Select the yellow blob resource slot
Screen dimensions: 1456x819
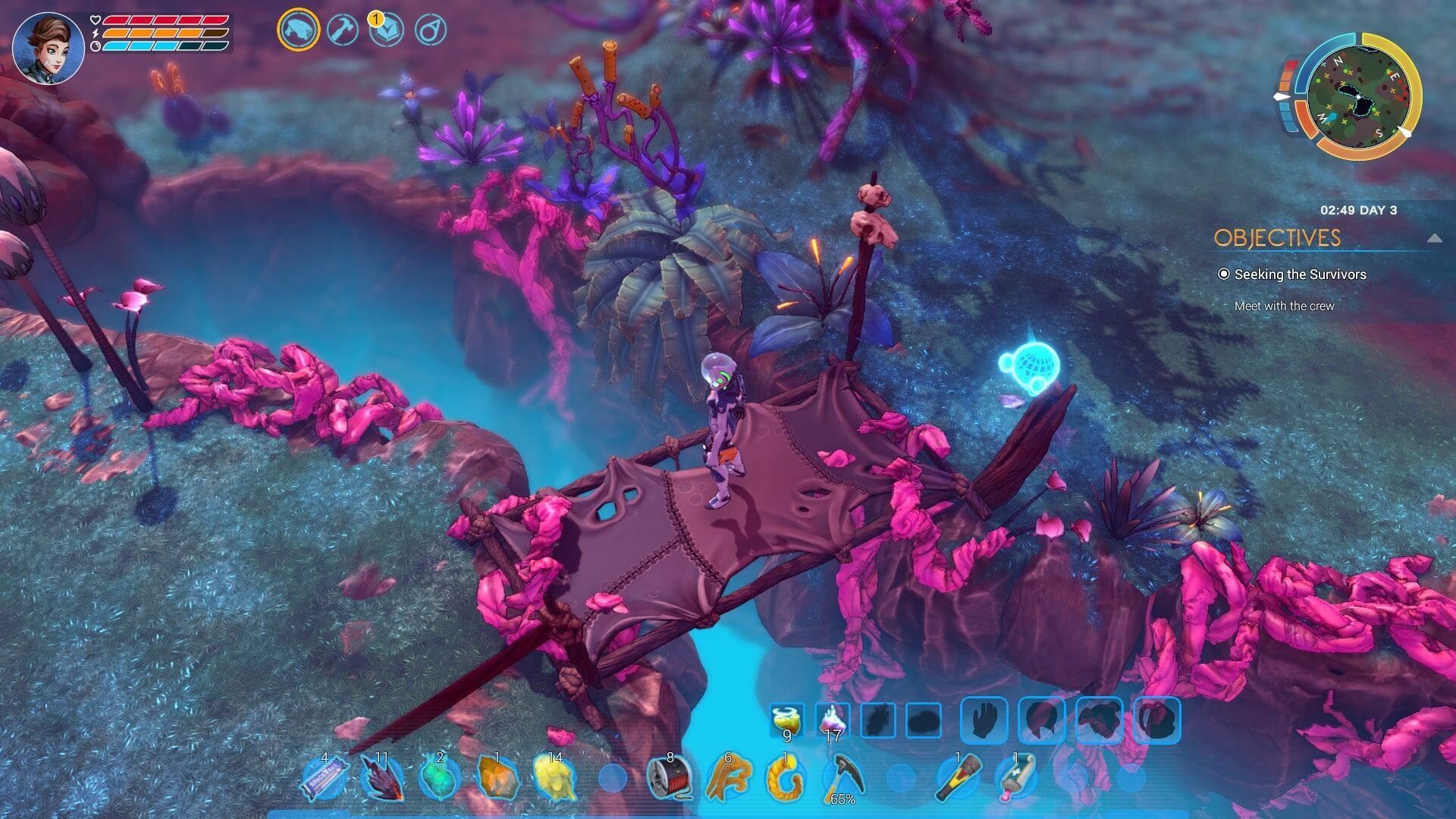tap(554, 778)
